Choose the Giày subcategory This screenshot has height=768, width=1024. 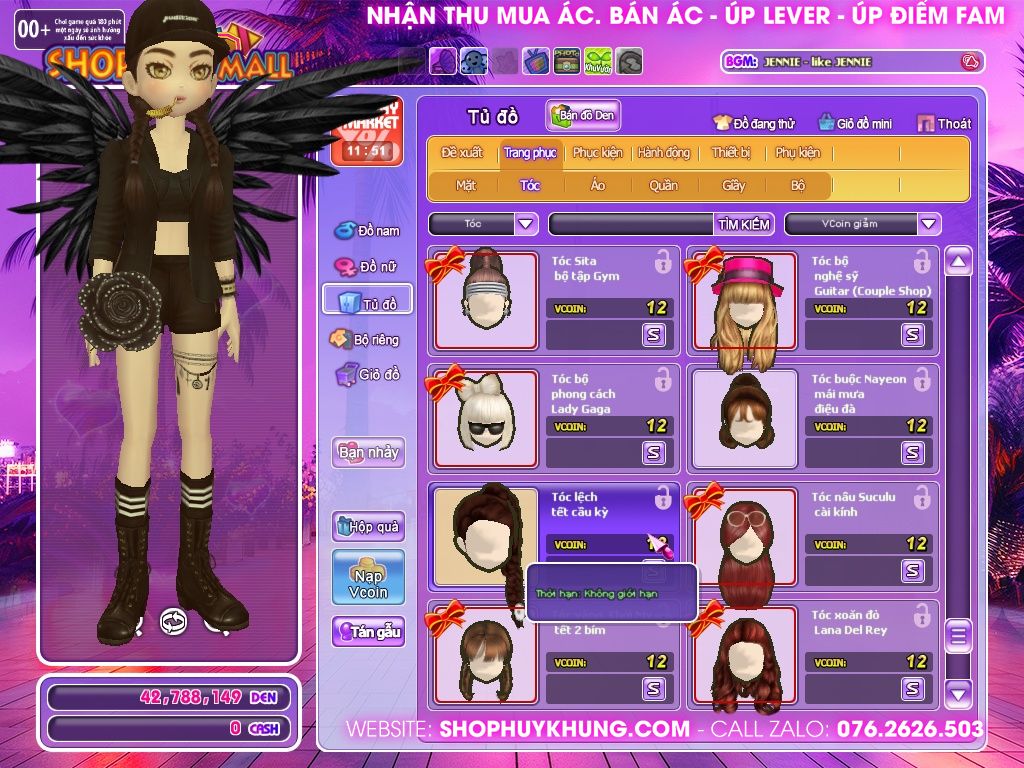click(x=734, y=186)
